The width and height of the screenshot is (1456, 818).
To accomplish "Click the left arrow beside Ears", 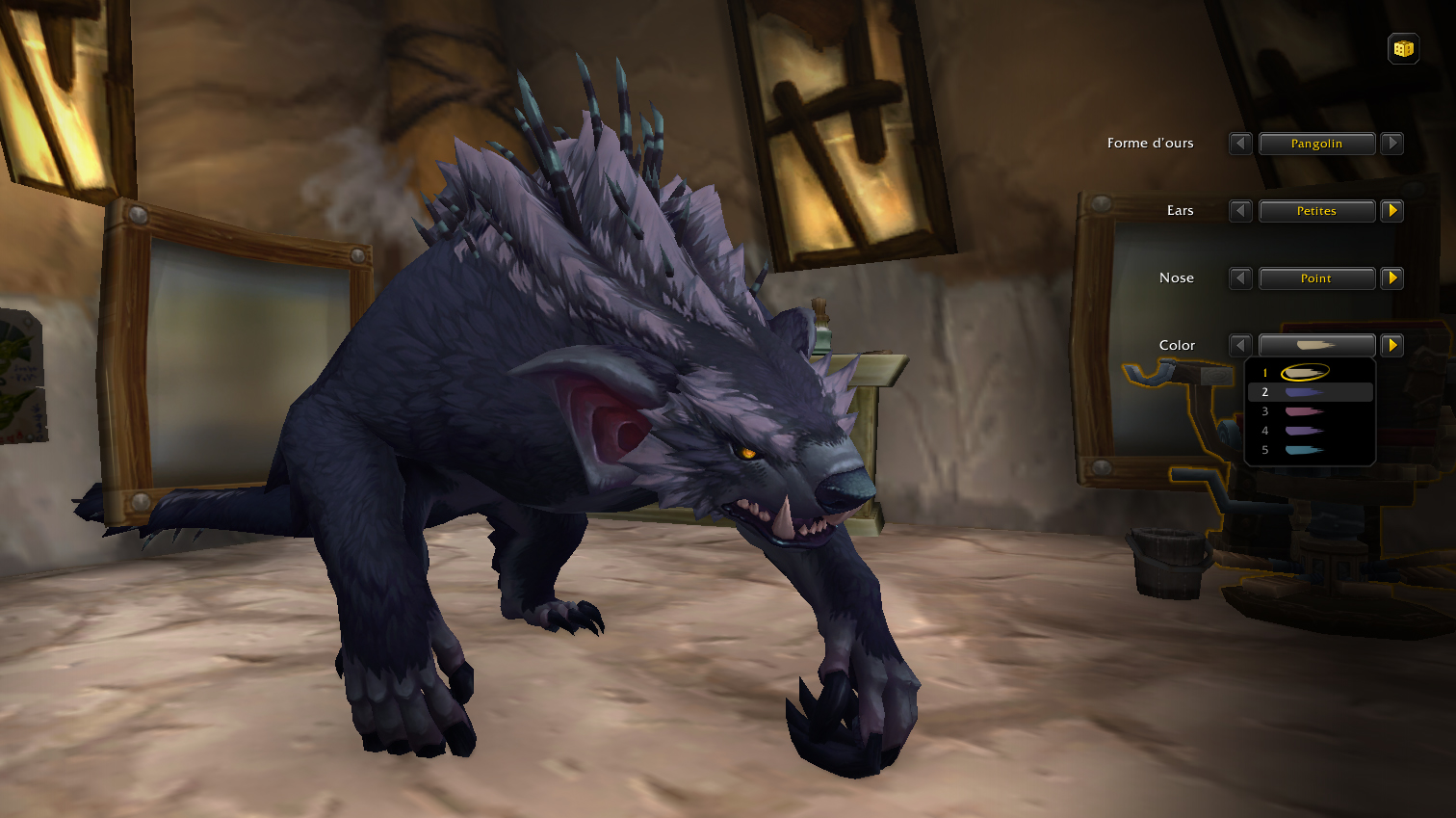I will (x=1240, y=211).
